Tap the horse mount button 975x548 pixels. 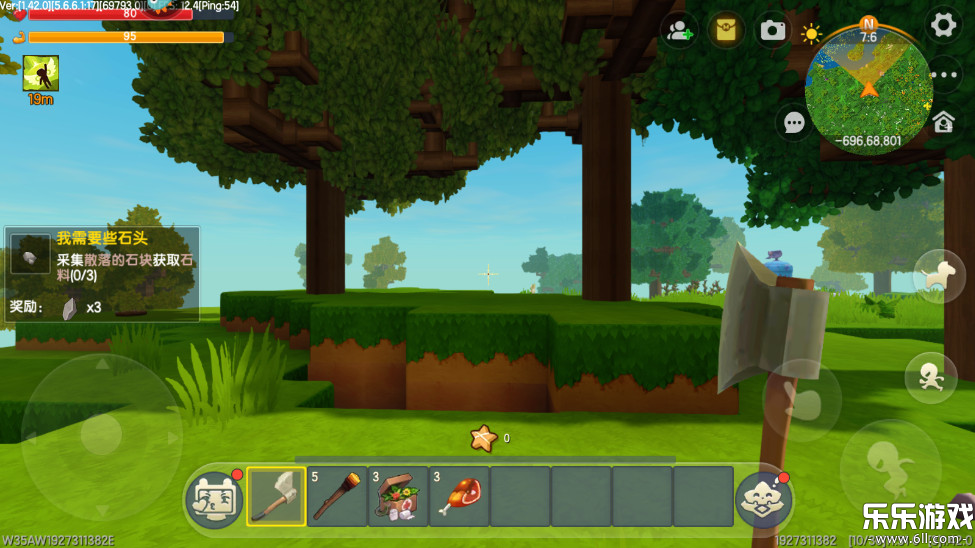coord(938,276)
